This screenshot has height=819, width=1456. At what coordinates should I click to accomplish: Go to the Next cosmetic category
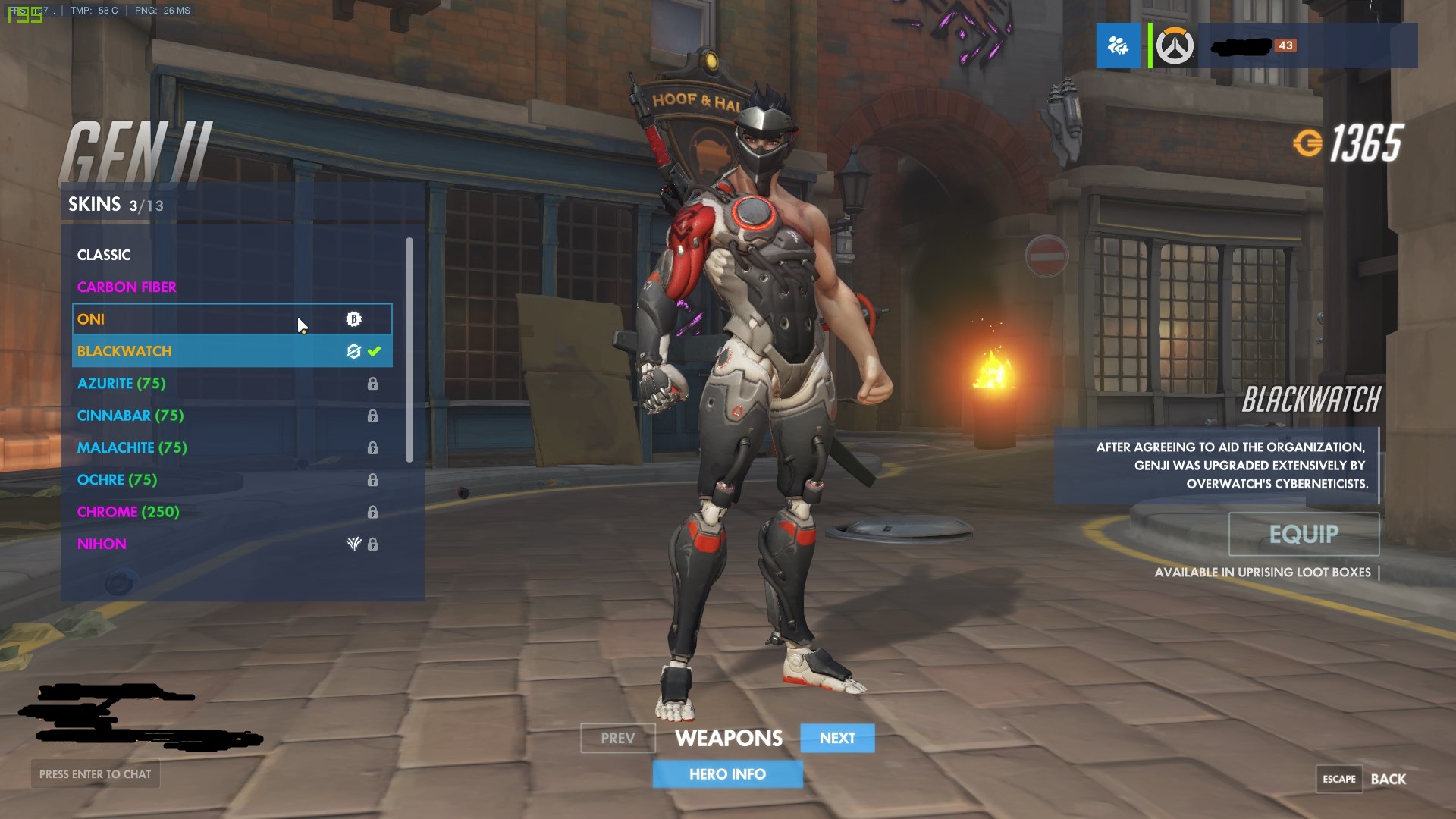(x=837, y=738)
